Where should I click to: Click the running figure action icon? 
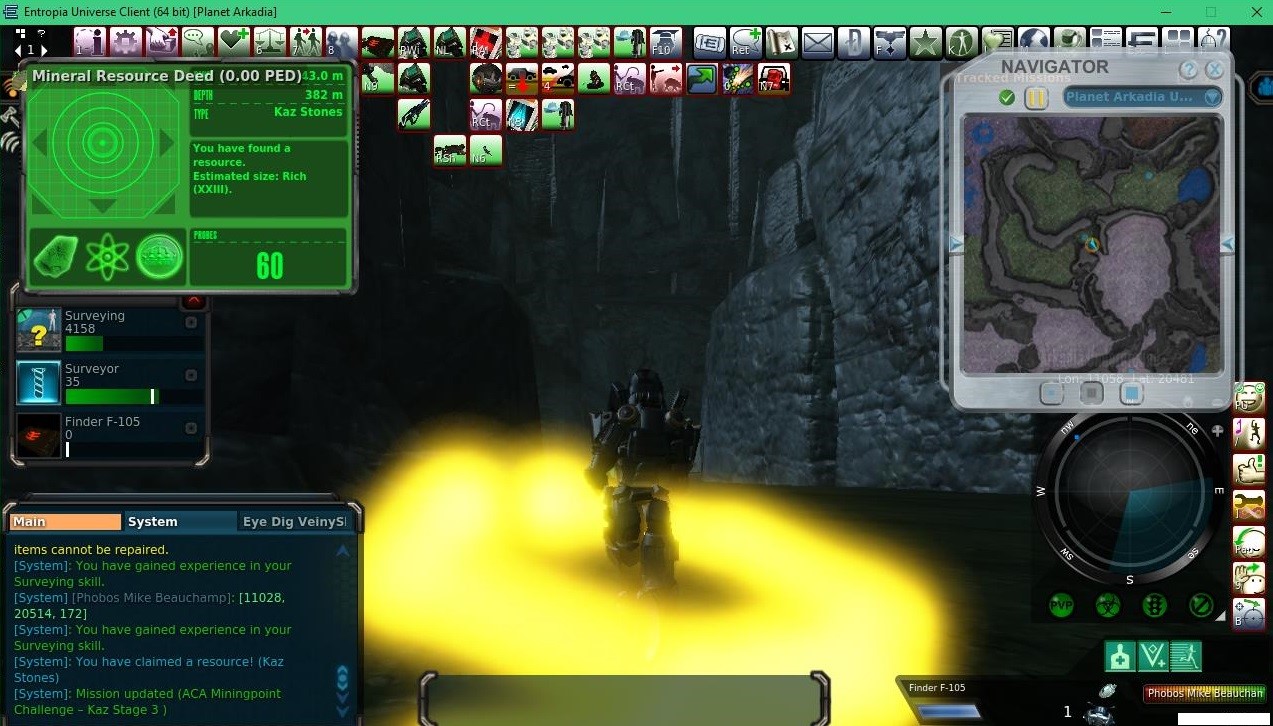point(1185,656)
